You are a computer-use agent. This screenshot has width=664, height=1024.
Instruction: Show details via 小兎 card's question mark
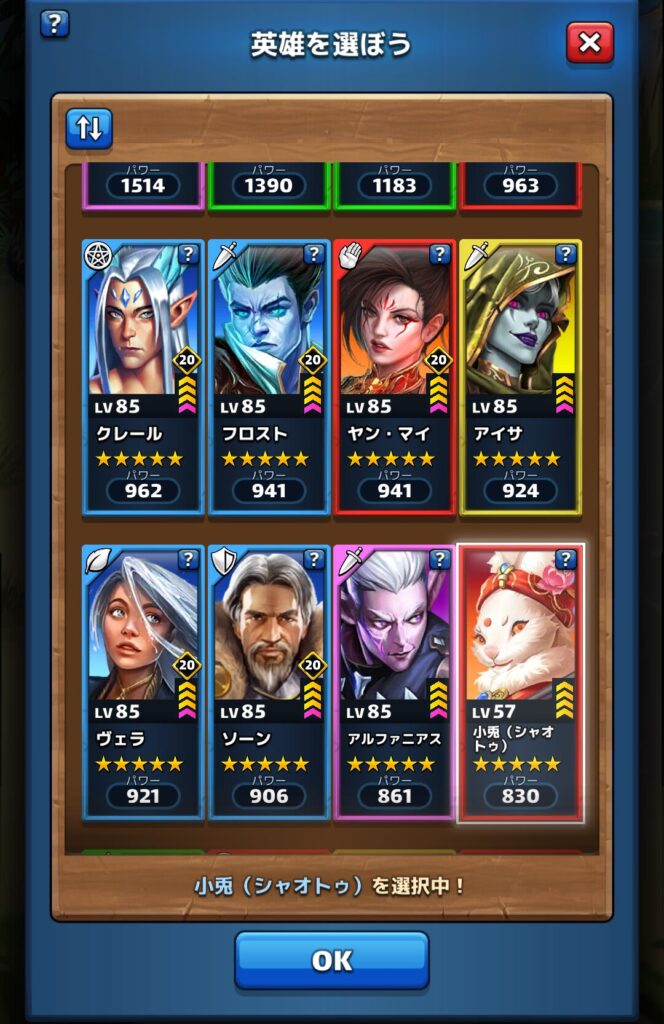(x=566, y=559)
